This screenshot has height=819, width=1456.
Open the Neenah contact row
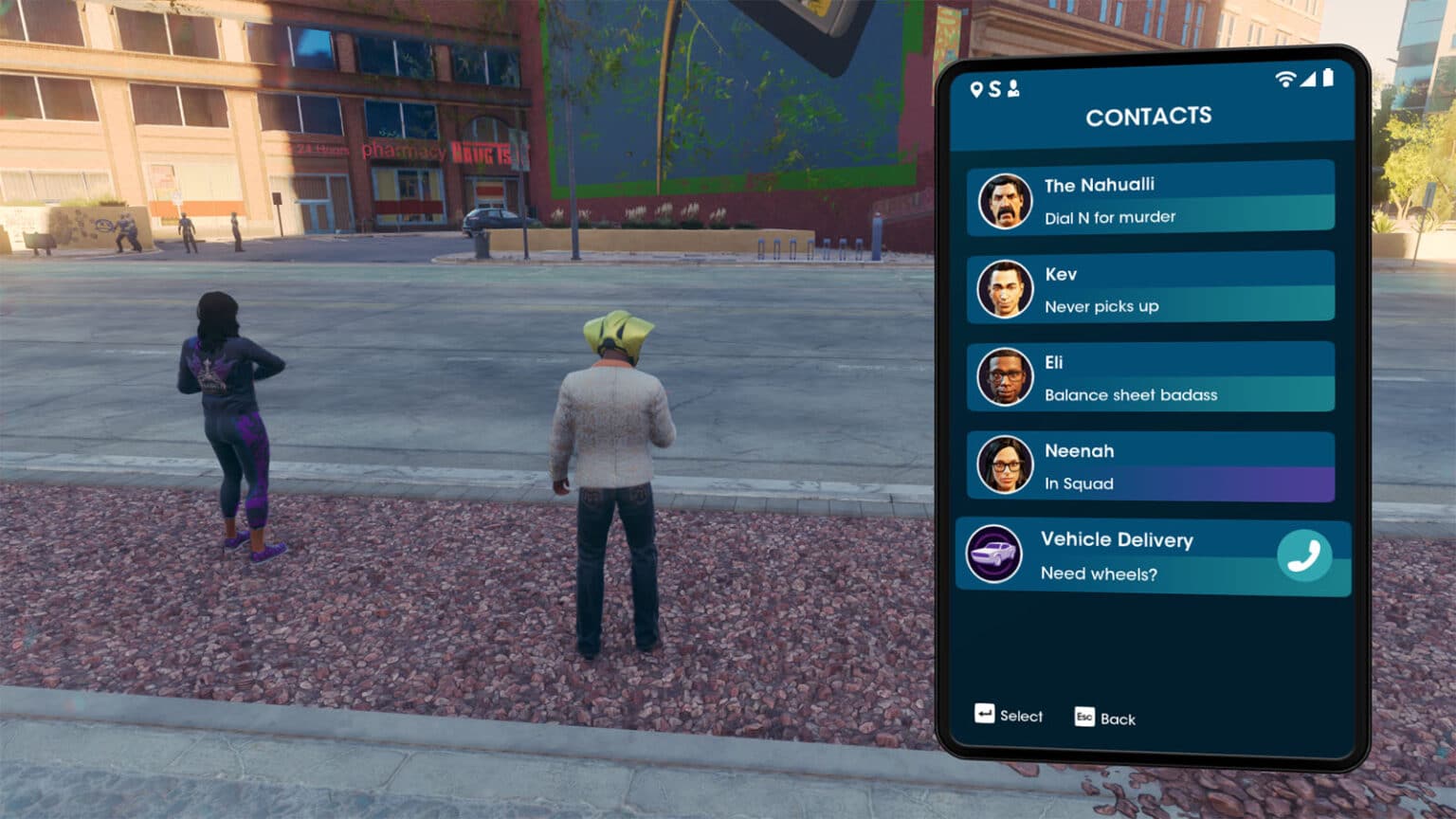pyautogui.click(x=1151, y=466)
